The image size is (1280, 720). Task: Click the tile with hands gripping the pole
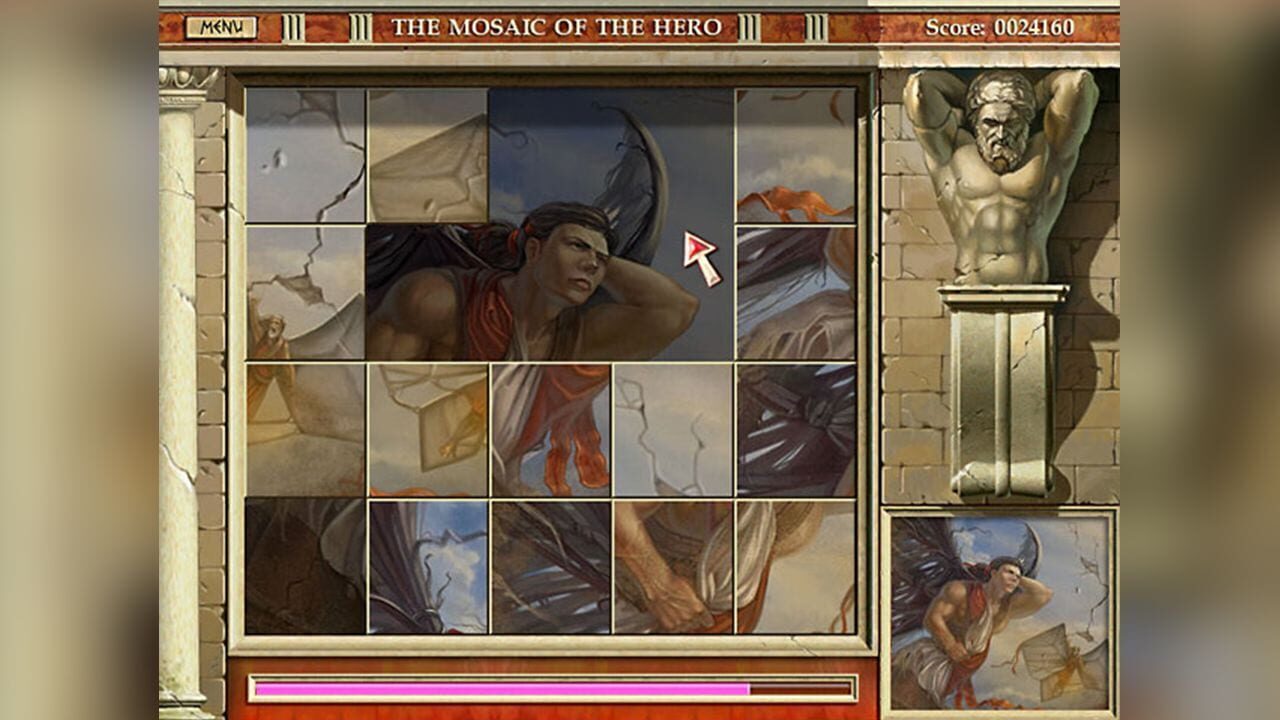[x=670, y=570]
